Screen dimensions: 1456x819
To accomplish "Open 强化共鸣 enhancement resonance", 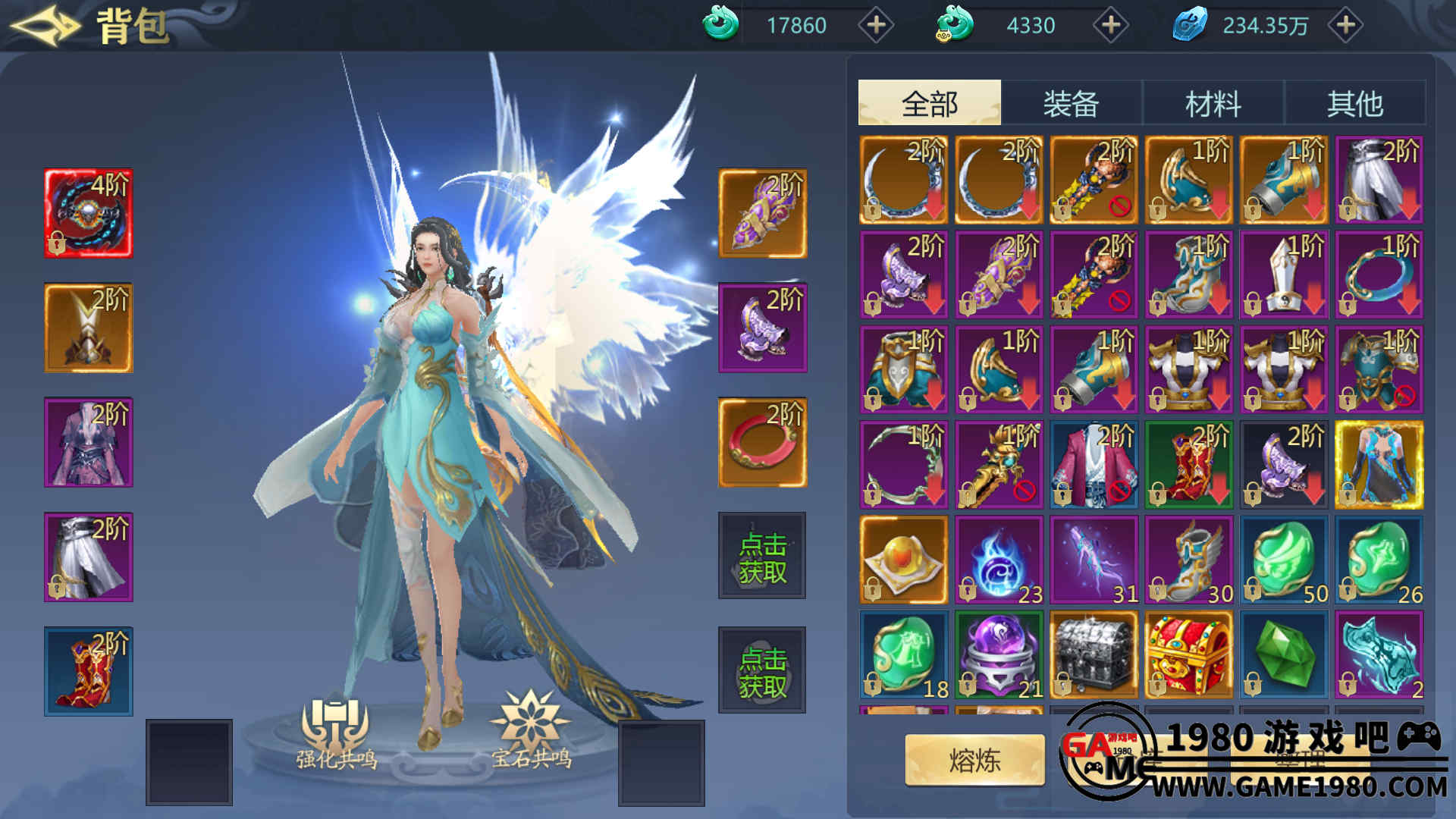I will pos(335,732).
